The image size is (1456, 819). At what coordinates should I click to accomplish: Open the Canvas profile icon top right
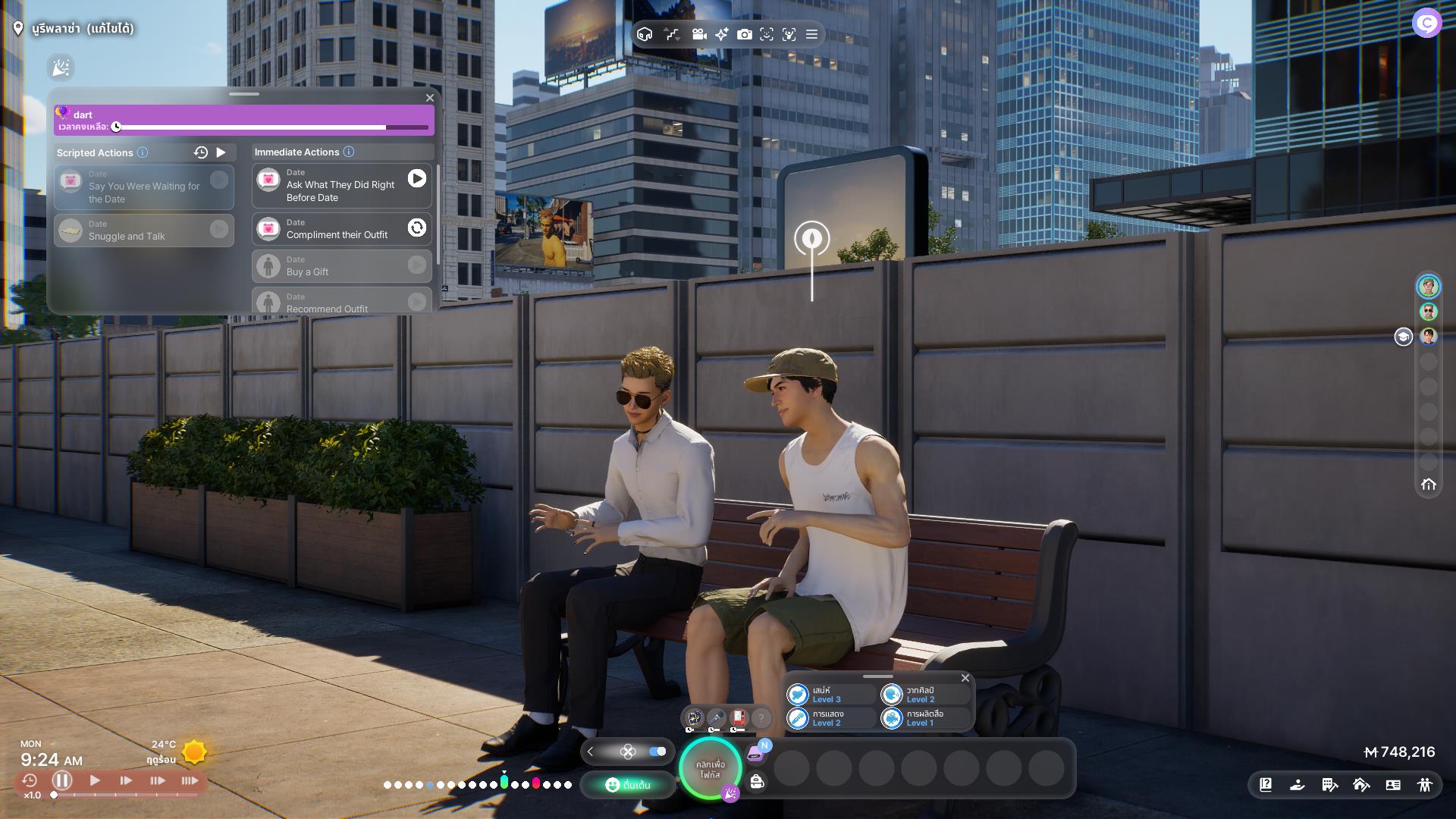tap(1426, 24)
